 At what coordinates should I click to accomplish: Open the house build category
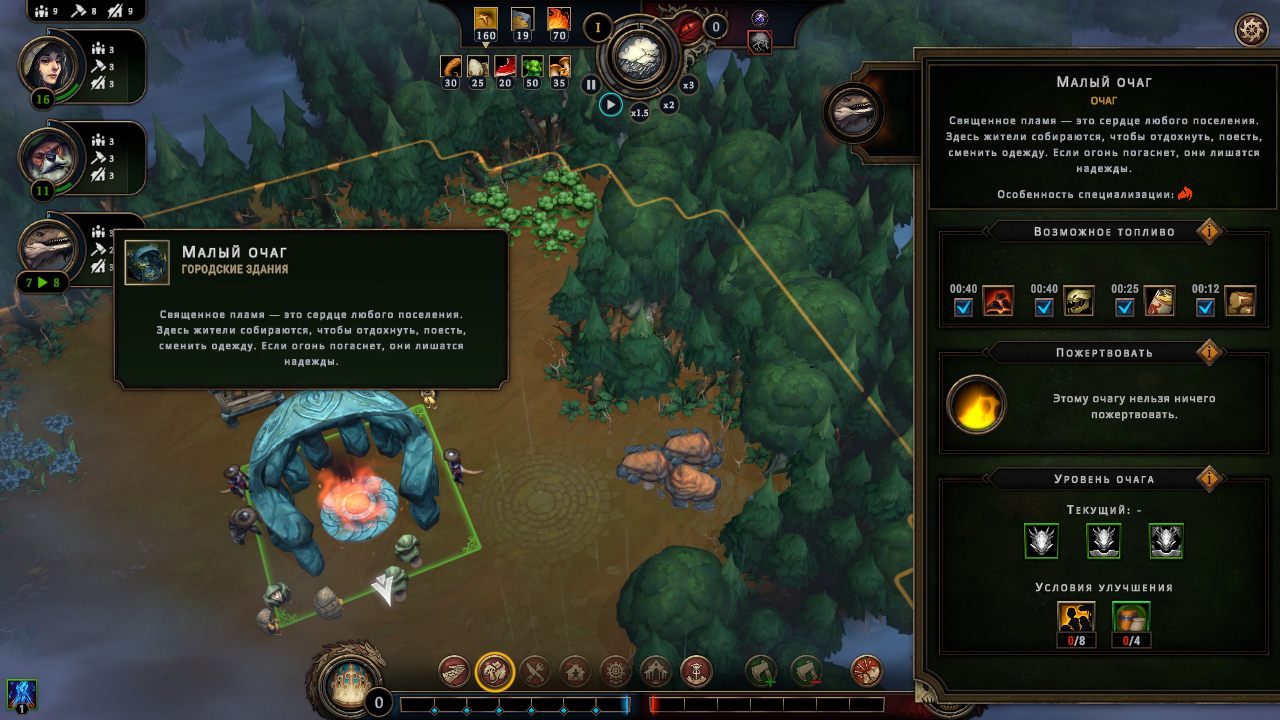pyautogui.click(x=575, y=671)
